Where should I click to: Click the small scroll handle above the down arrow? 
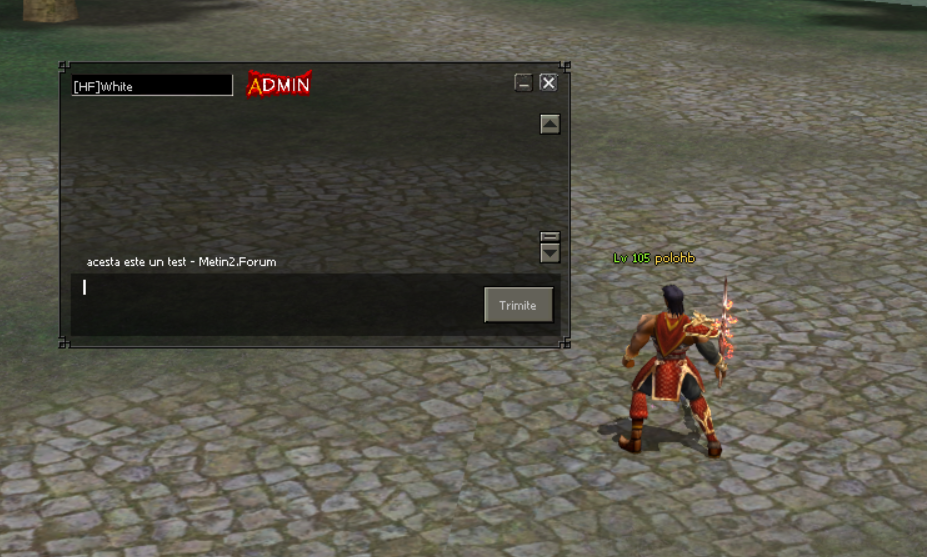(x=549, y=237)
